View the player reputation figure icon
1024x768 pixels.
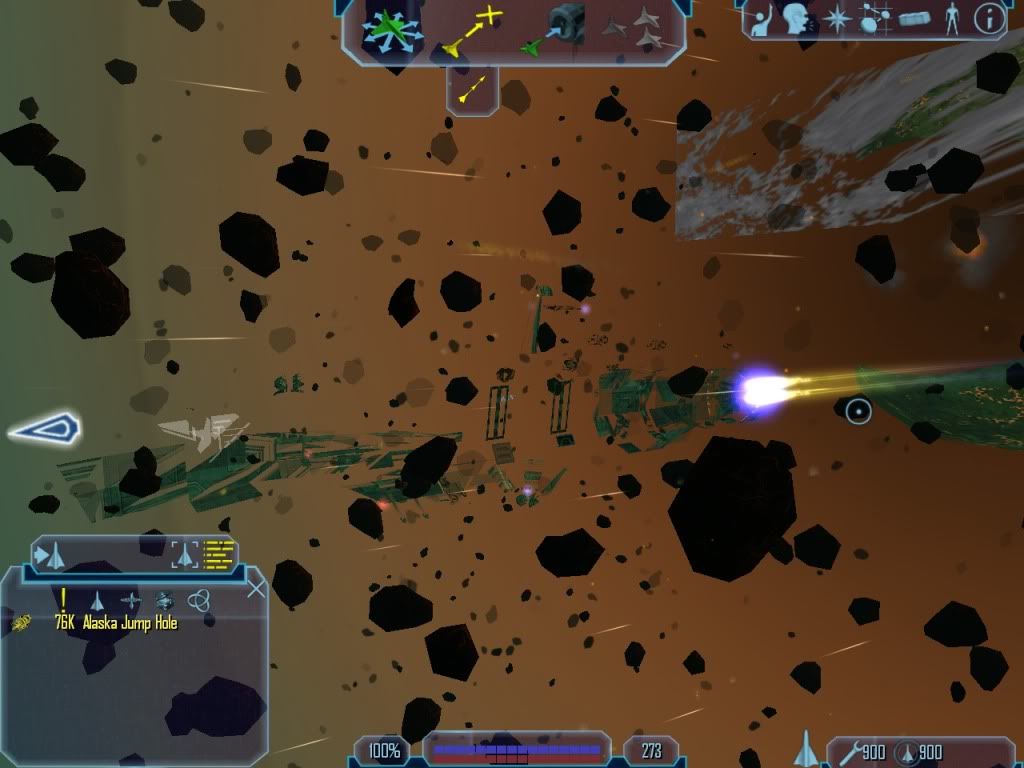[952, 18]
